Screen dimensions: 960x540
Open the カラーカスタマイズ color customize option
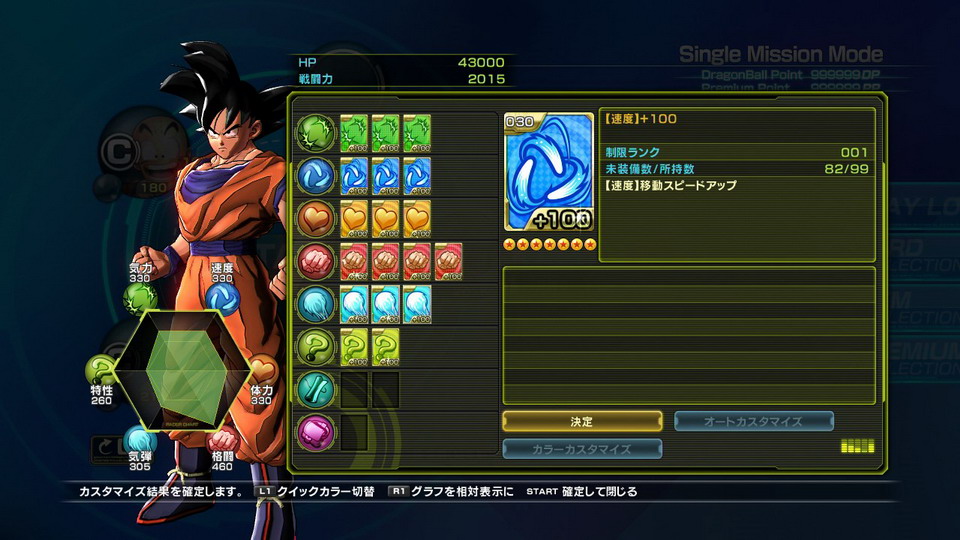582,449
